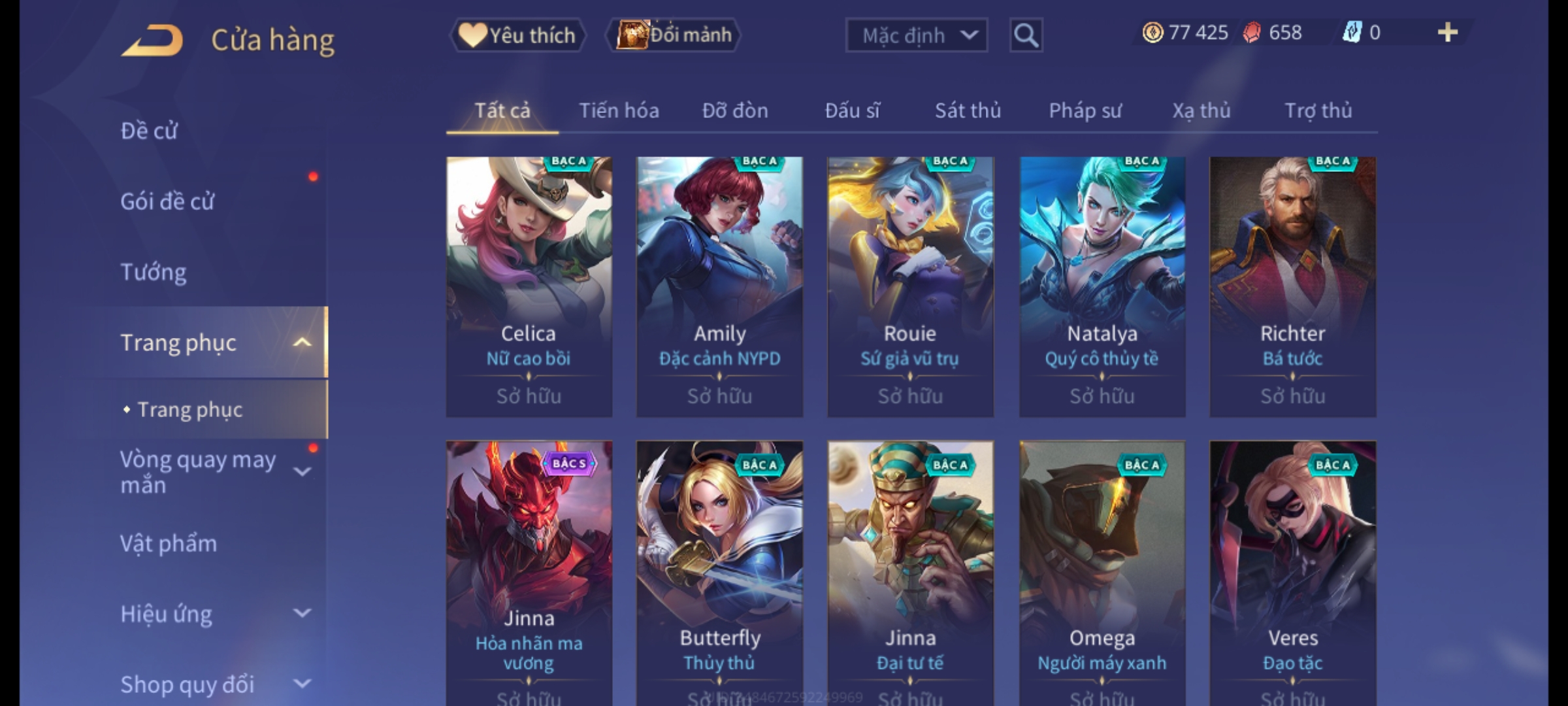The width and height of the screenshot is (1568, 706).
Task: Open the Yêu thích favorites list
Action: (517, 35)
